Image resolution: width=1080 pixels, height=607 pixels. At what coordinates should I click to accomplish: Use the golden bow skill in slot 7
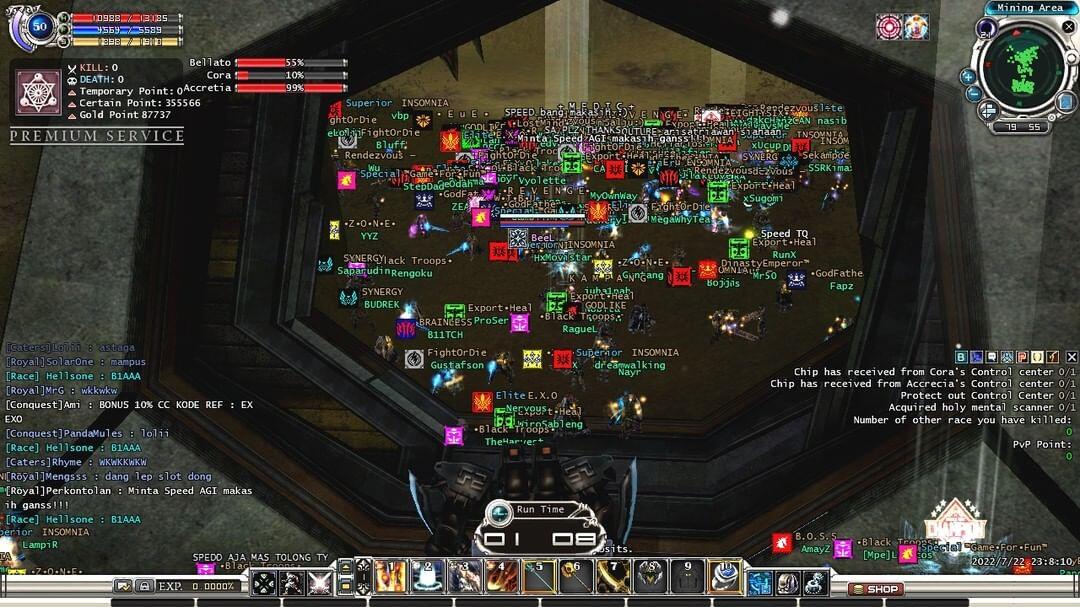click(613, 576)
